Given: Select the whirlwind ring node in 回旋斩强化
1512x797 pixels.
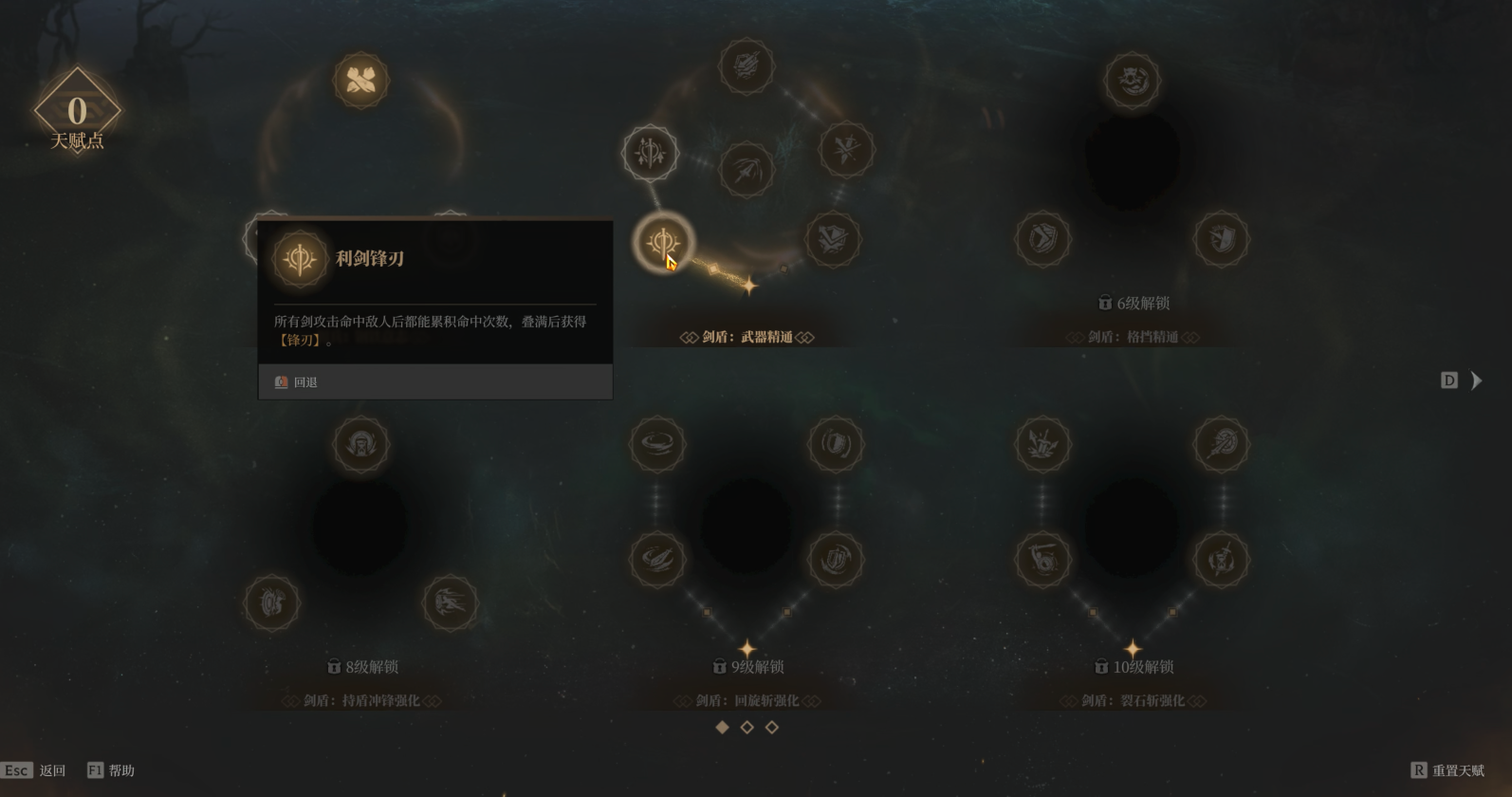Looking at the screenshot, I should (657, 443).
